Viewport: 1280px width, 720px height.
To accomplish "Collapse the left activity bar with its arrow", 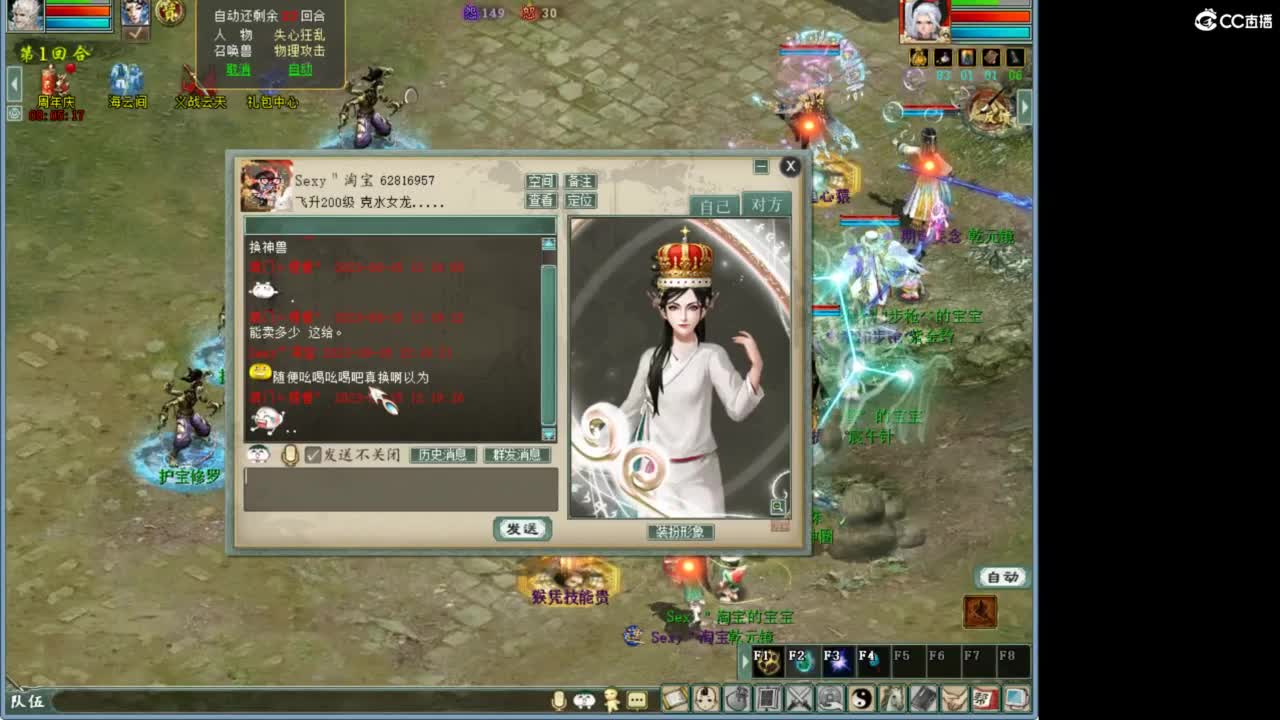I will coord(14,82).
